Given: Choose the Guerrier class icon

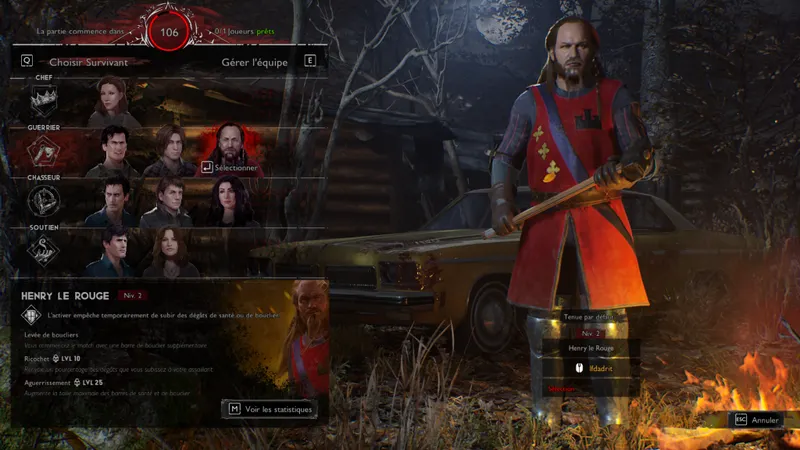Looking at the screenshot, I should pyautogui.click(x=43, y=151).
